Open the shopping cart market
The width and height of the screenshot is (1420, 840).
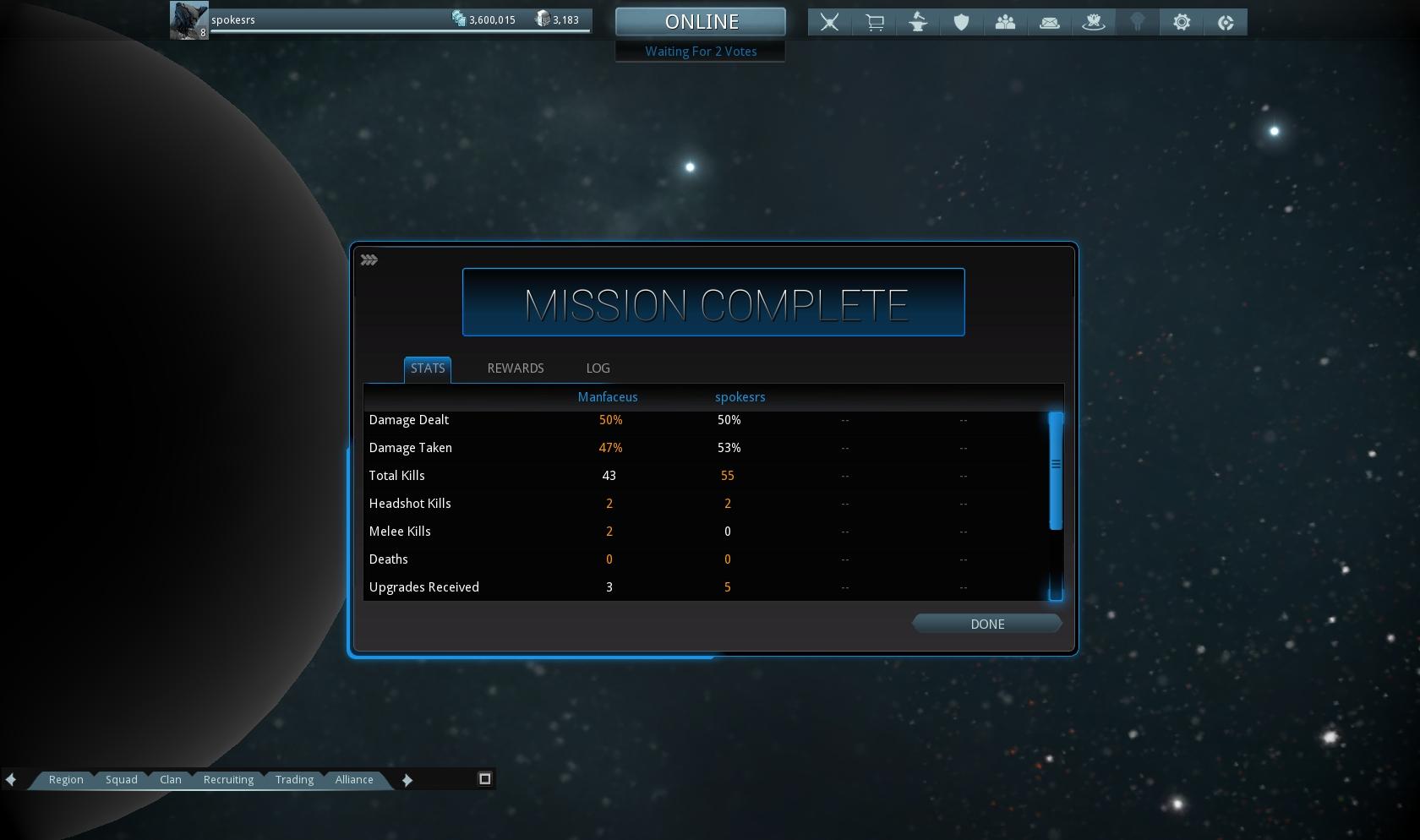874,22
